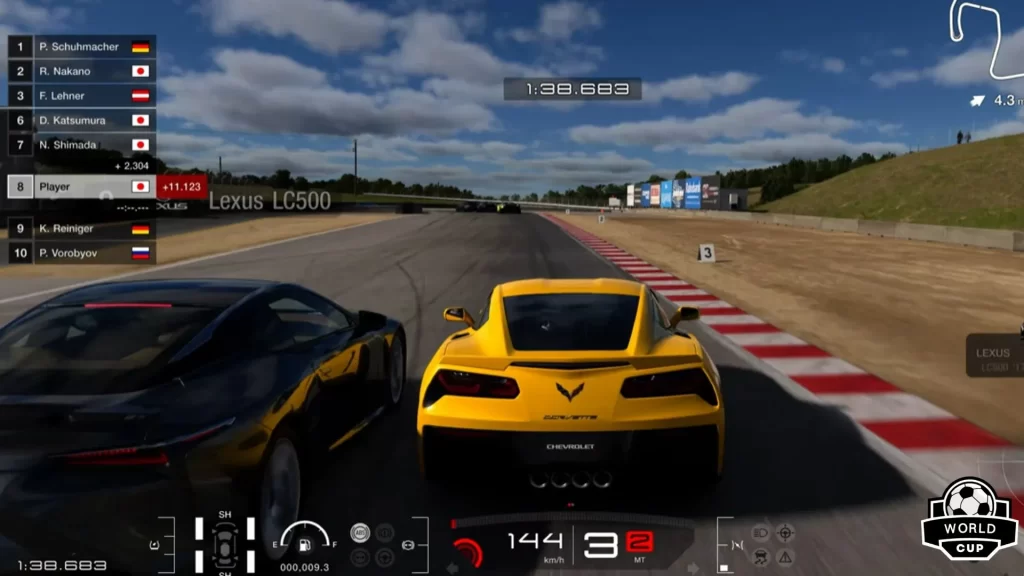Toggle the ABS indicator icon
The width and height of the screenshot is (1024, 576).
(360, 533)
